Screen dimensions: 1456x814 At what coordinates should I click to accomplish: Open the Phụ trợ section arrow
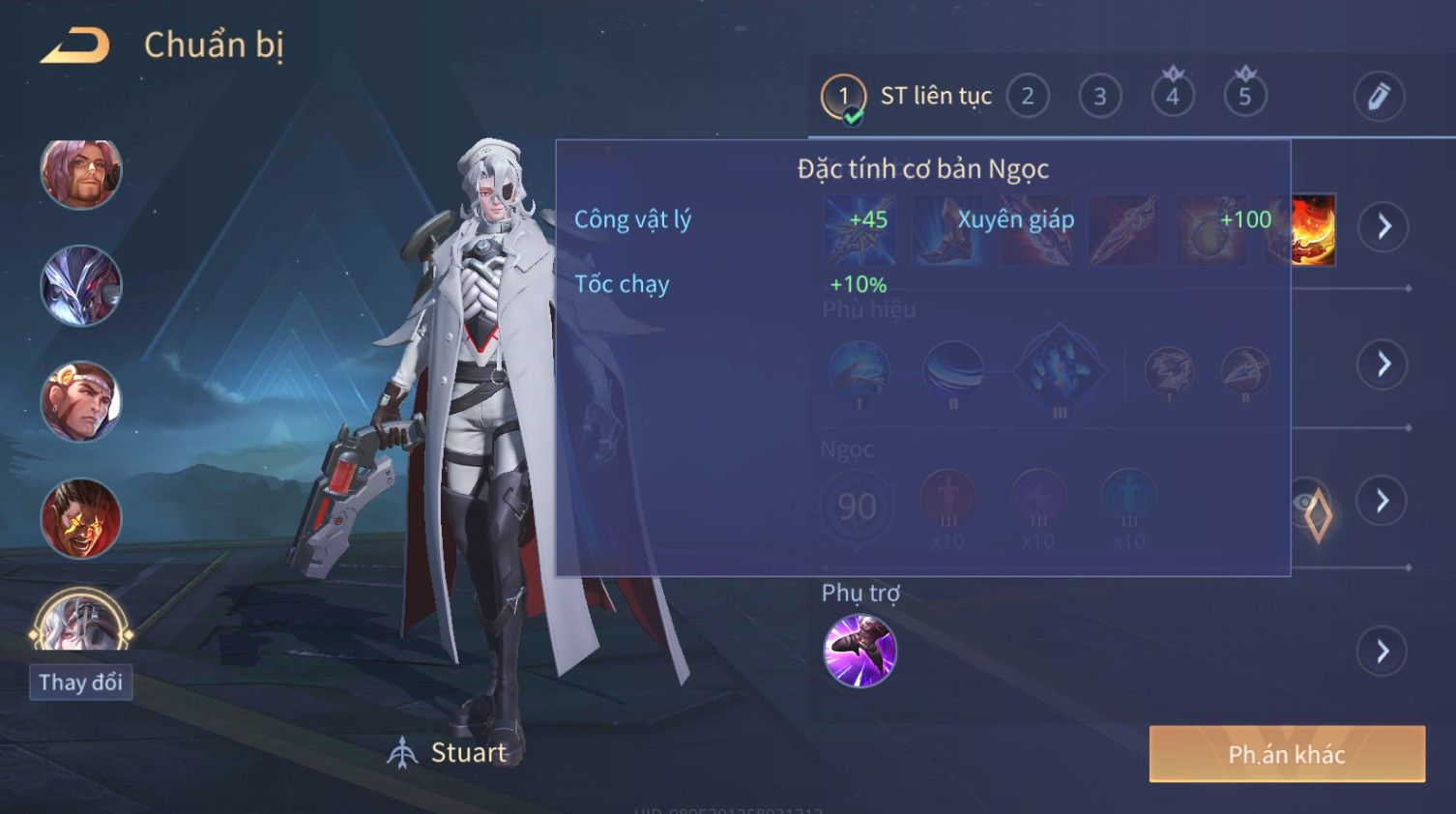tap(1383, 652)
